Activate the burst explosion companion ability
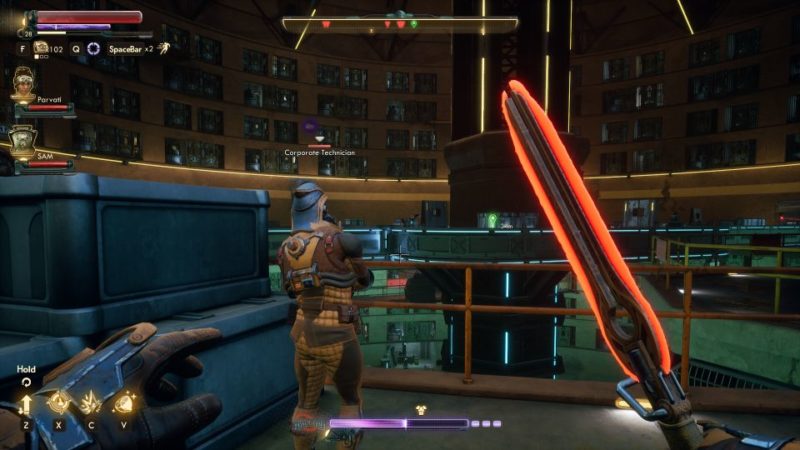Viewport: 800px width, 450px height. point(91,403)
